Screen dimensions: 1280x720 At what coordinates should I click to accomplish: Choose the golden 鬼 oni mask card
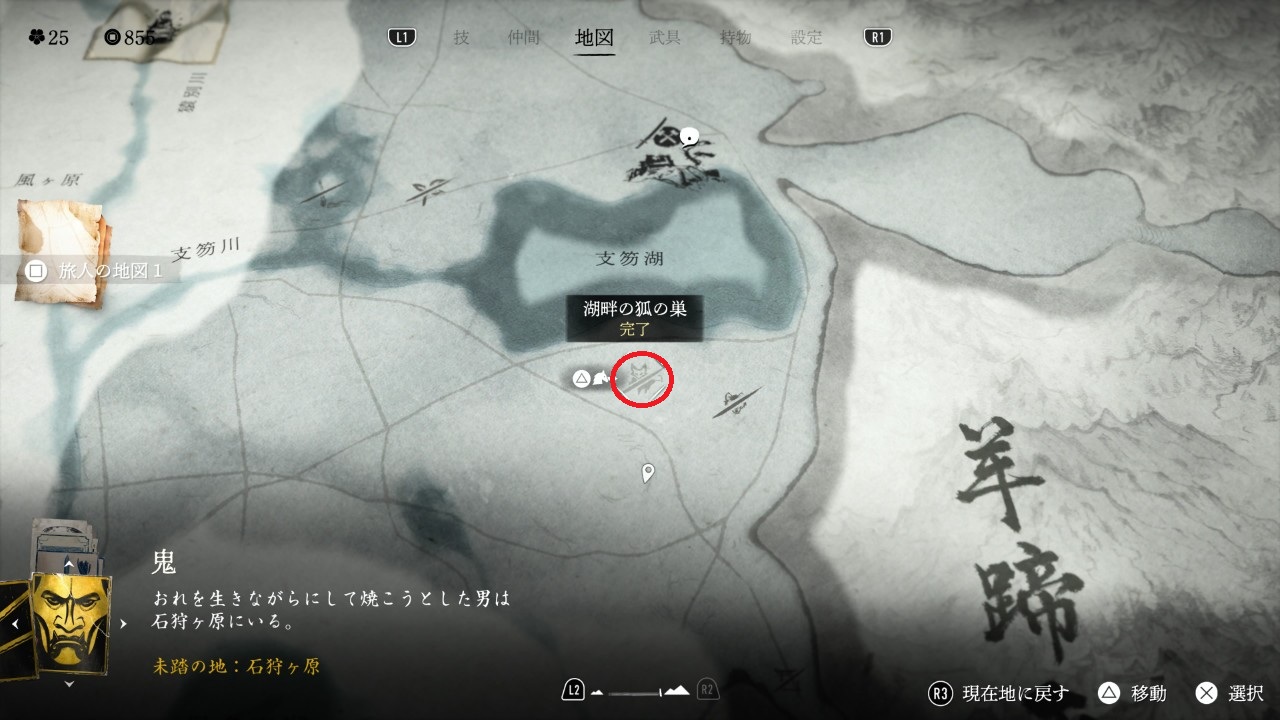pos(71,623)
